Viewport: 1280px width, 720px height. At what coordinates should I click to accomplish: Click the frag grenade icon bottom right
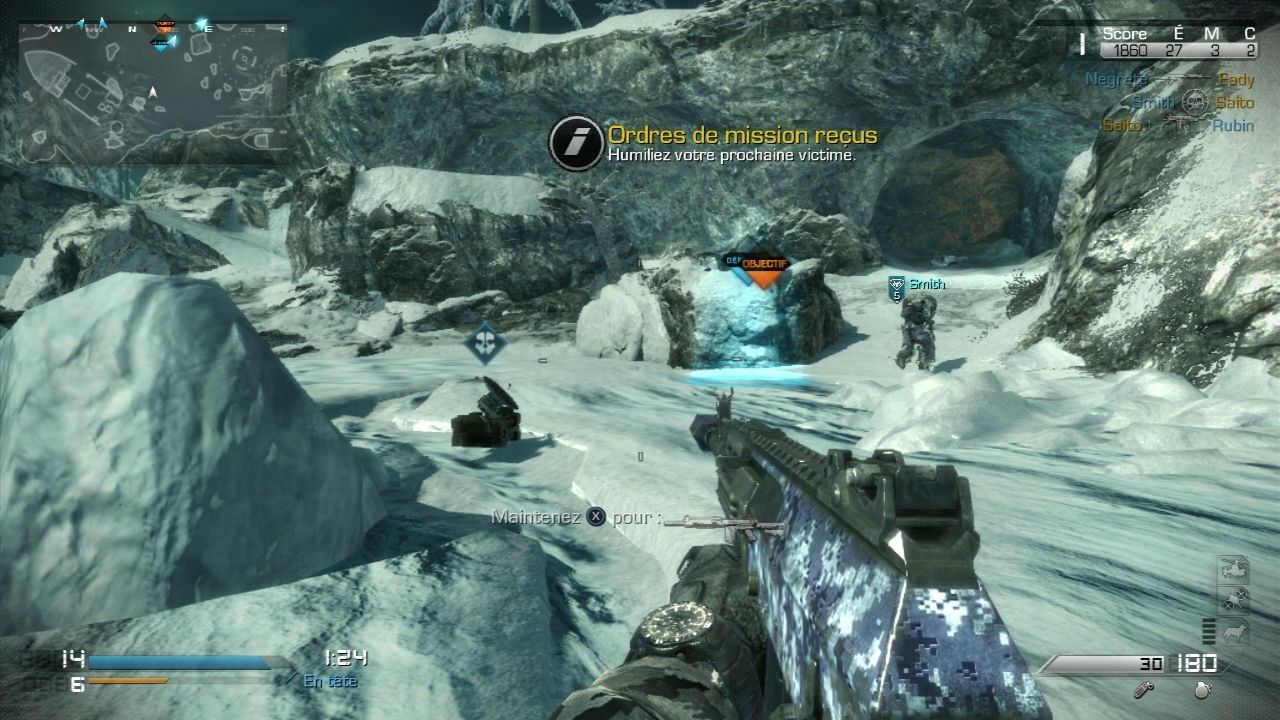(x=1201, y=690)
